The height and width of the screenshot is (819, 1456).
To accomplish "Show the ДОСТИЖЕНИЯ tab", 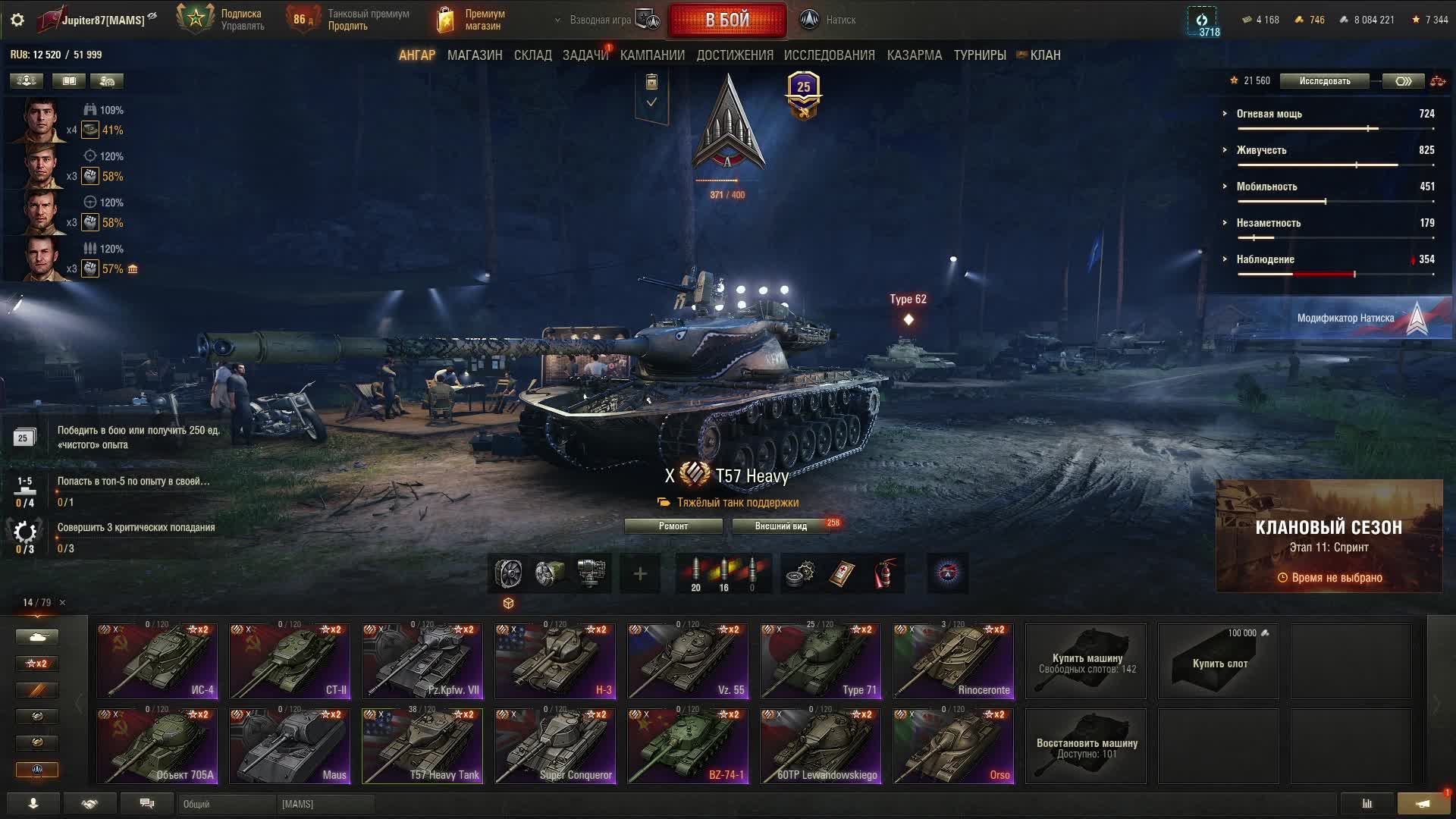I will (734, 55).
